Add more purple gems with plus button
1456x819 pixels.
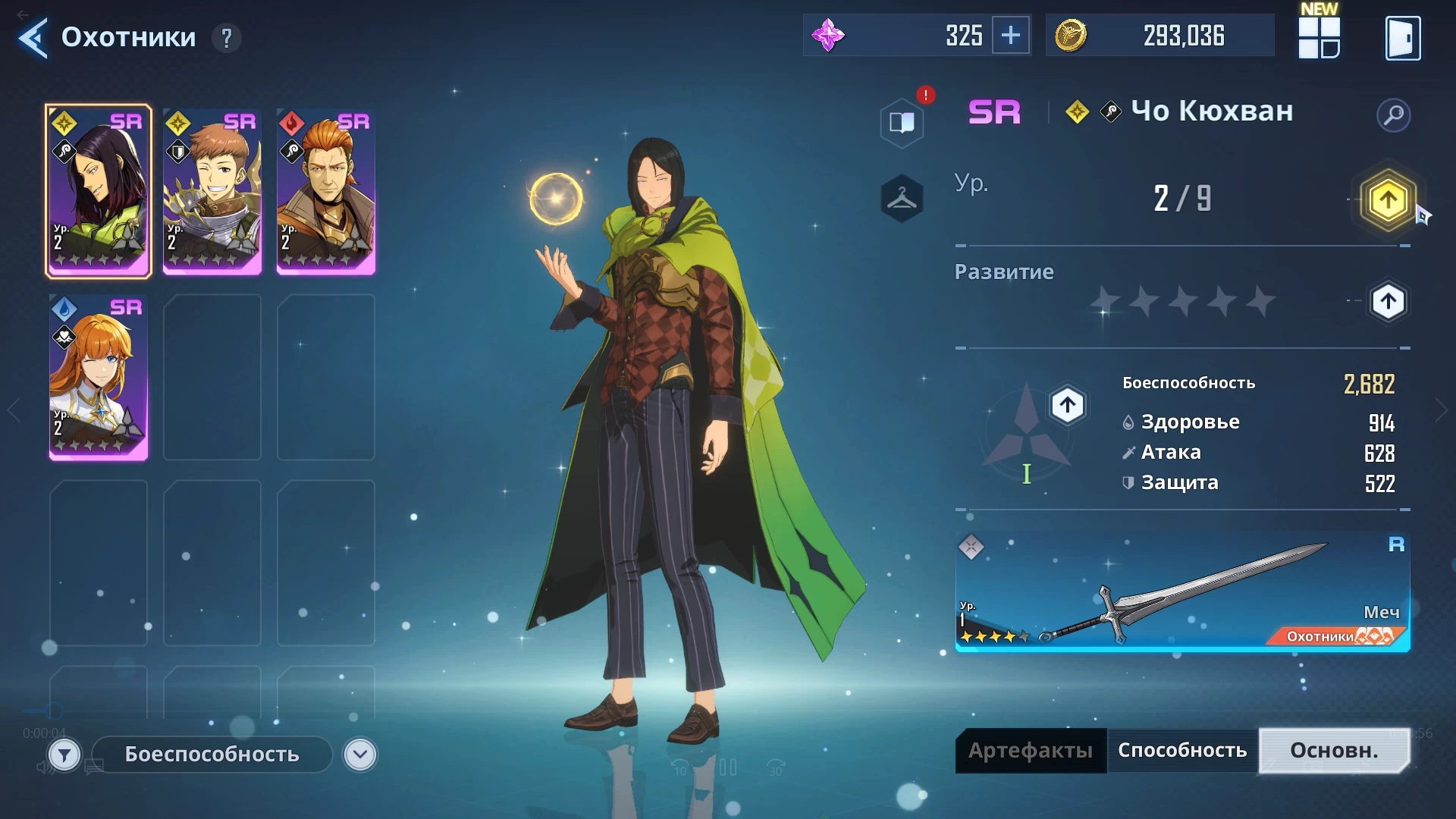click(1011, 36)
